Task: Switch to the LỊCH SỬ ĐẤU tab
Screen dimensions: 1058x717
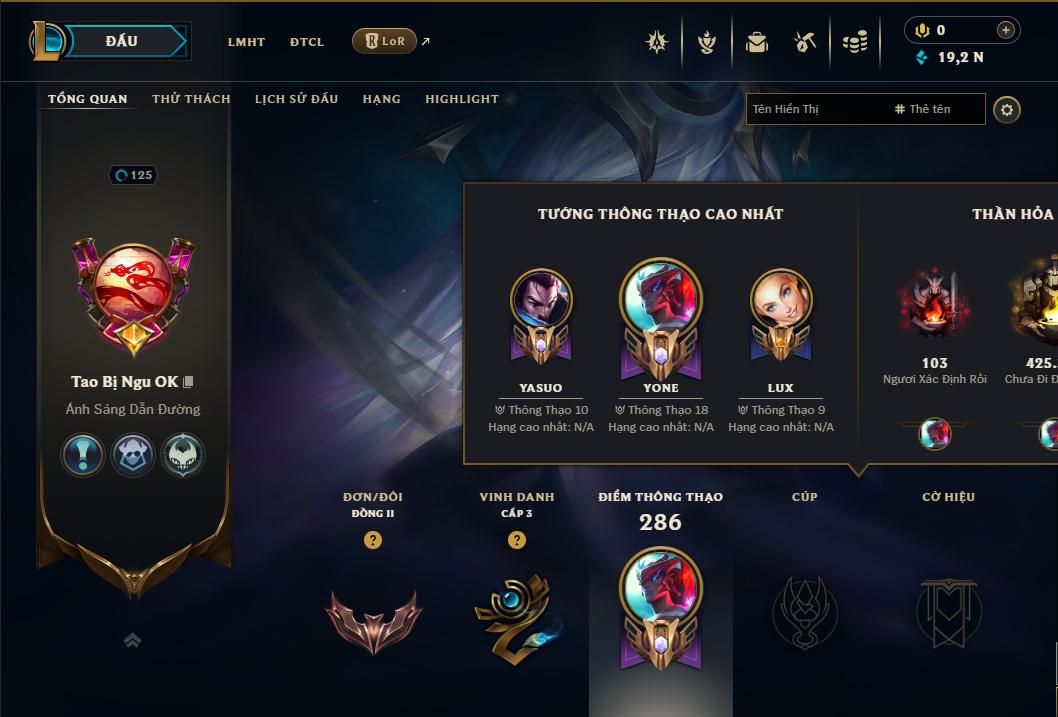Action: pyautogui.click(x=296, y=99)
